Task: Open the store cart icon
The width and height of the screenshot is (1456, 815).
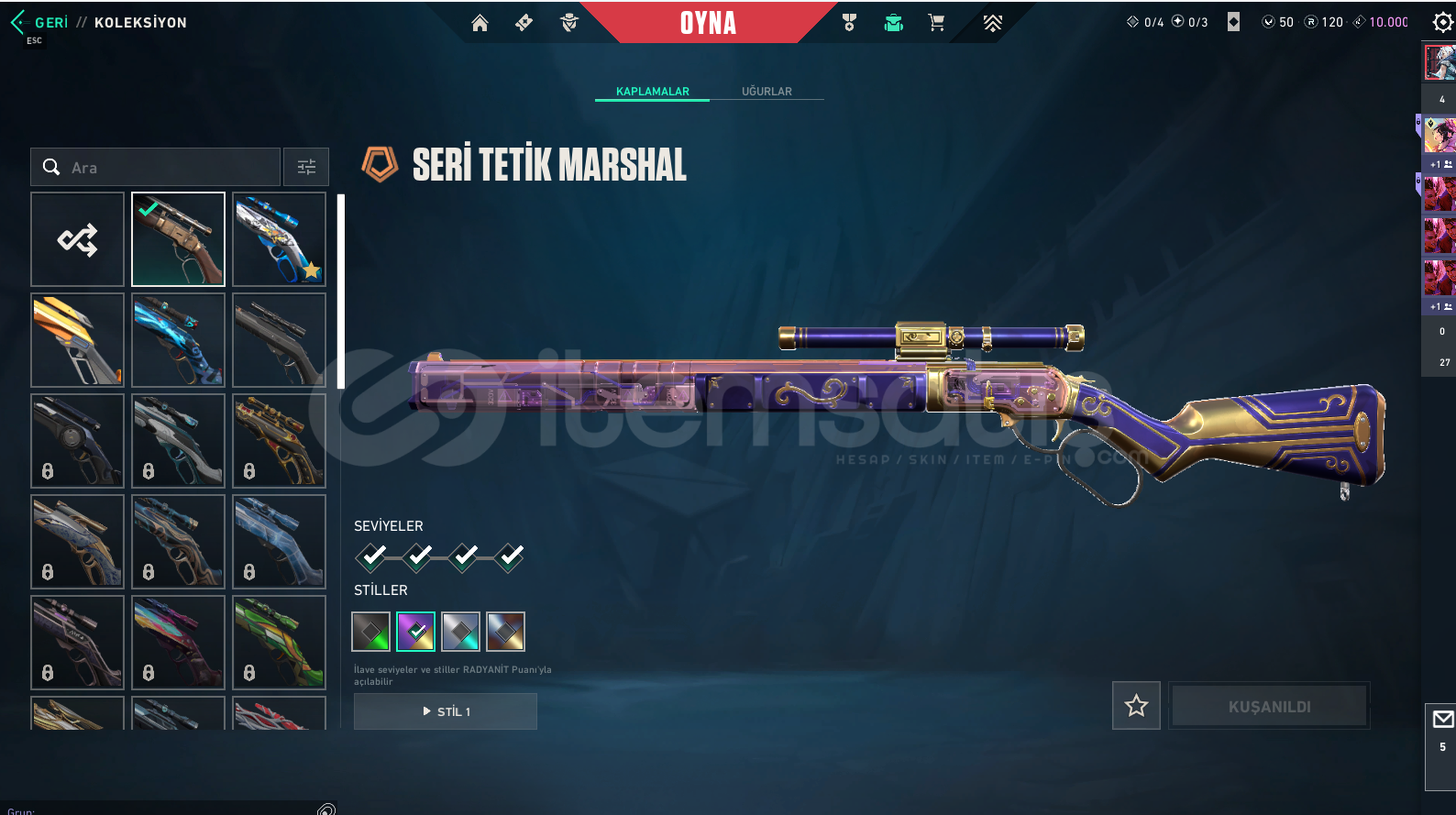Action: (936, 23)
